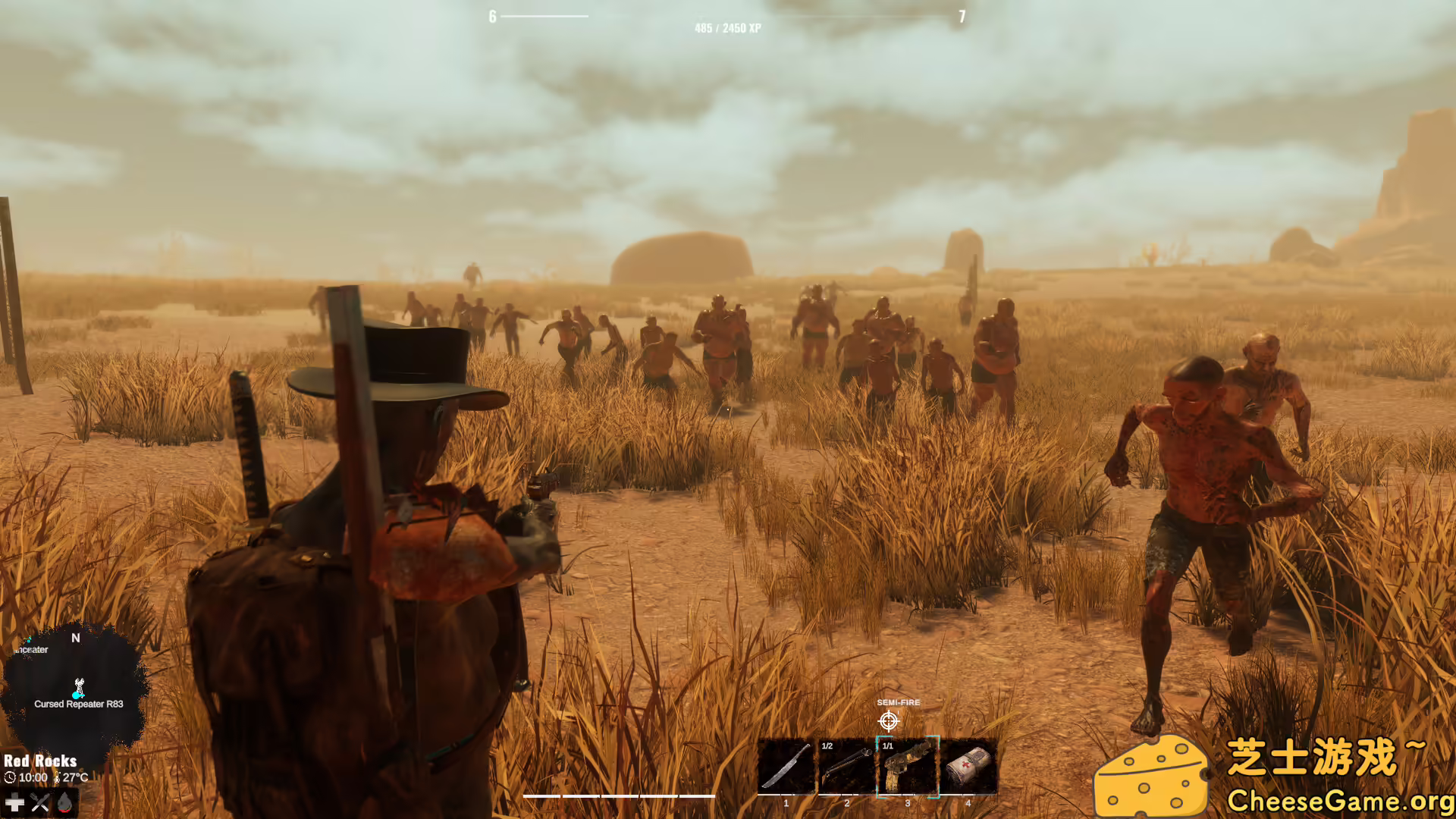
Task: Select the machete in hotbar slot 1
Action: [x=786, y=766]
